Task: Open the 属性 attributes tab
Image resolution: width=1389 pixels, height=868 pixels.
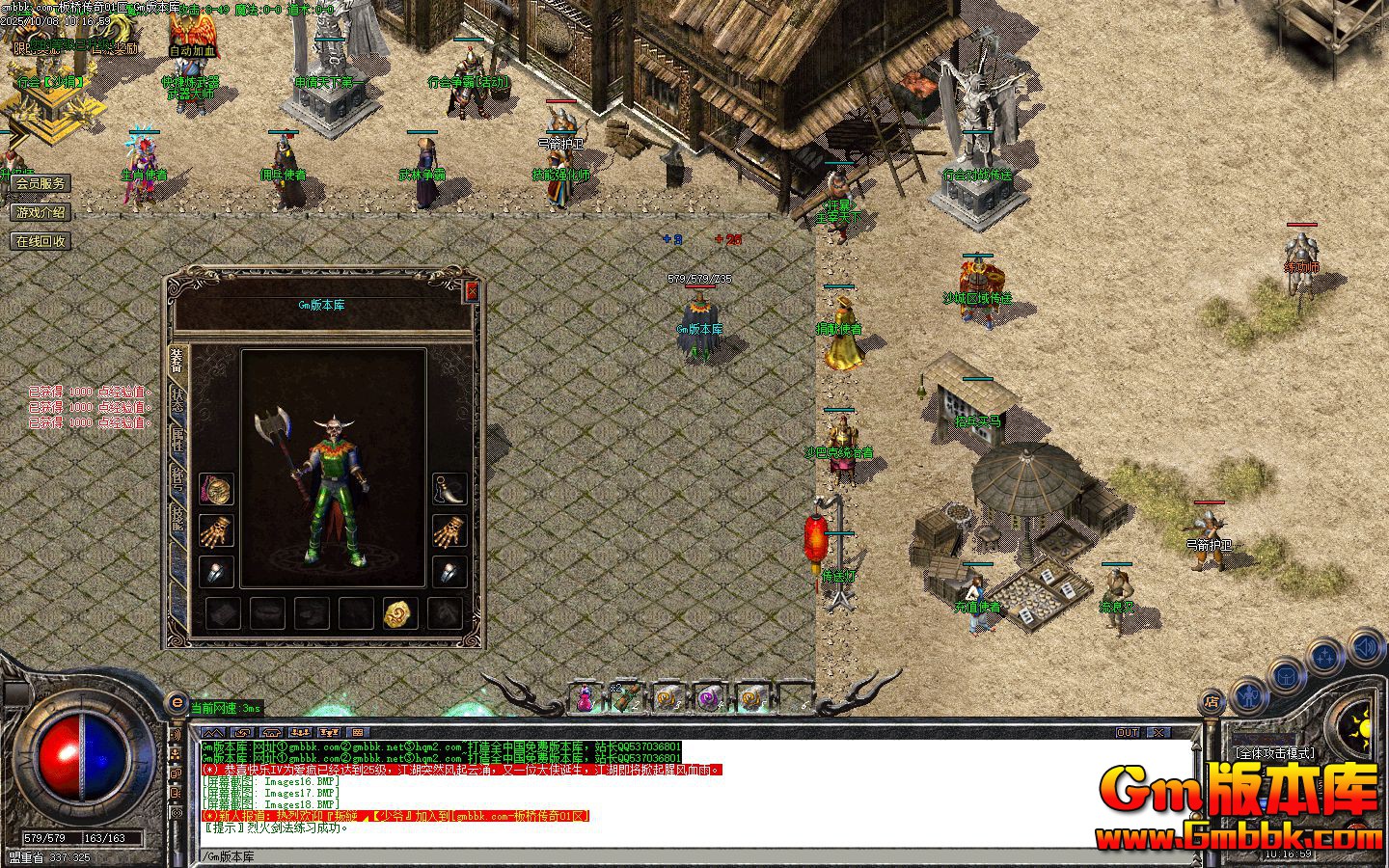Action: click(177, 441)
